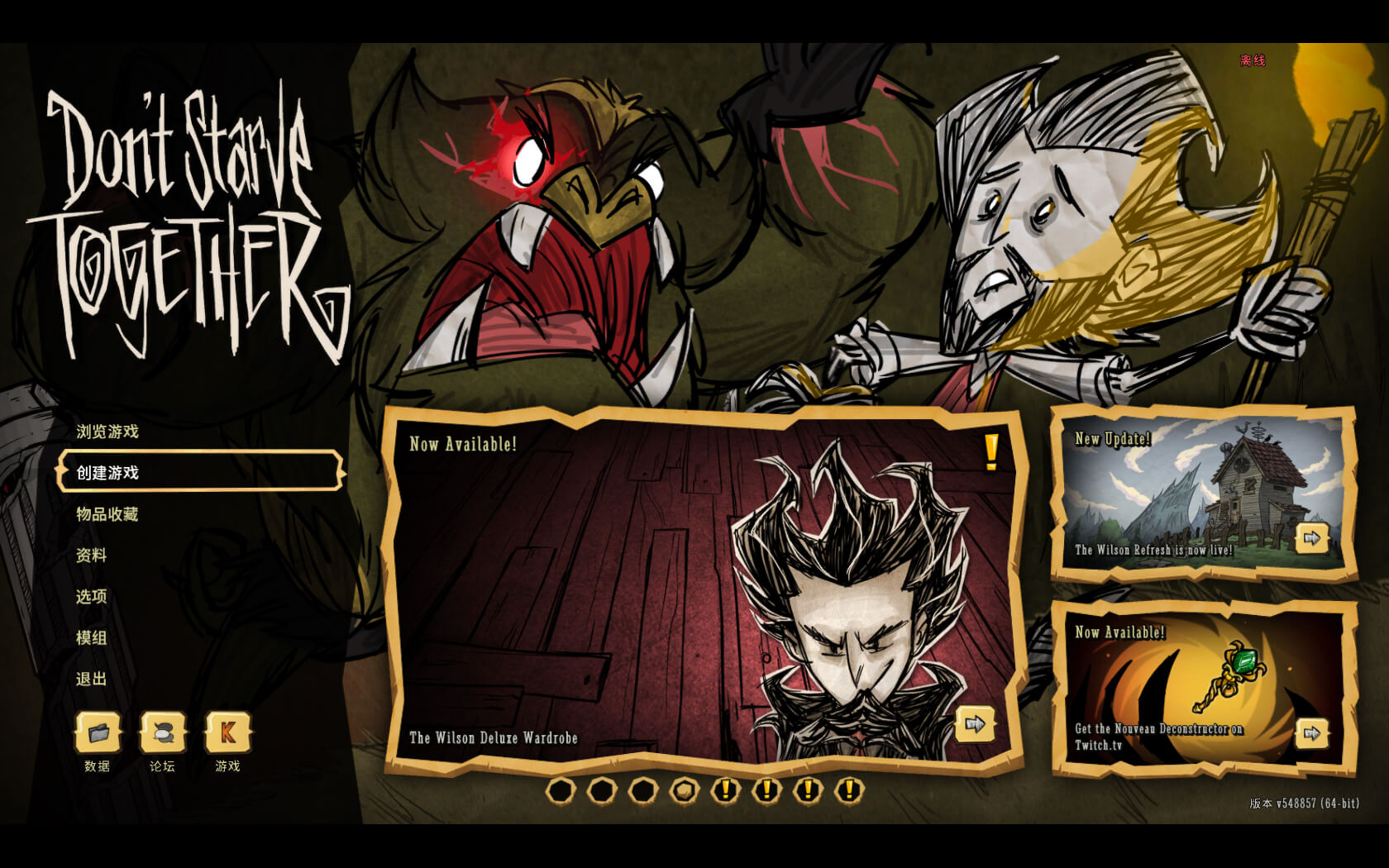Click the Klei K 游戏 icon

click(227, 732)
